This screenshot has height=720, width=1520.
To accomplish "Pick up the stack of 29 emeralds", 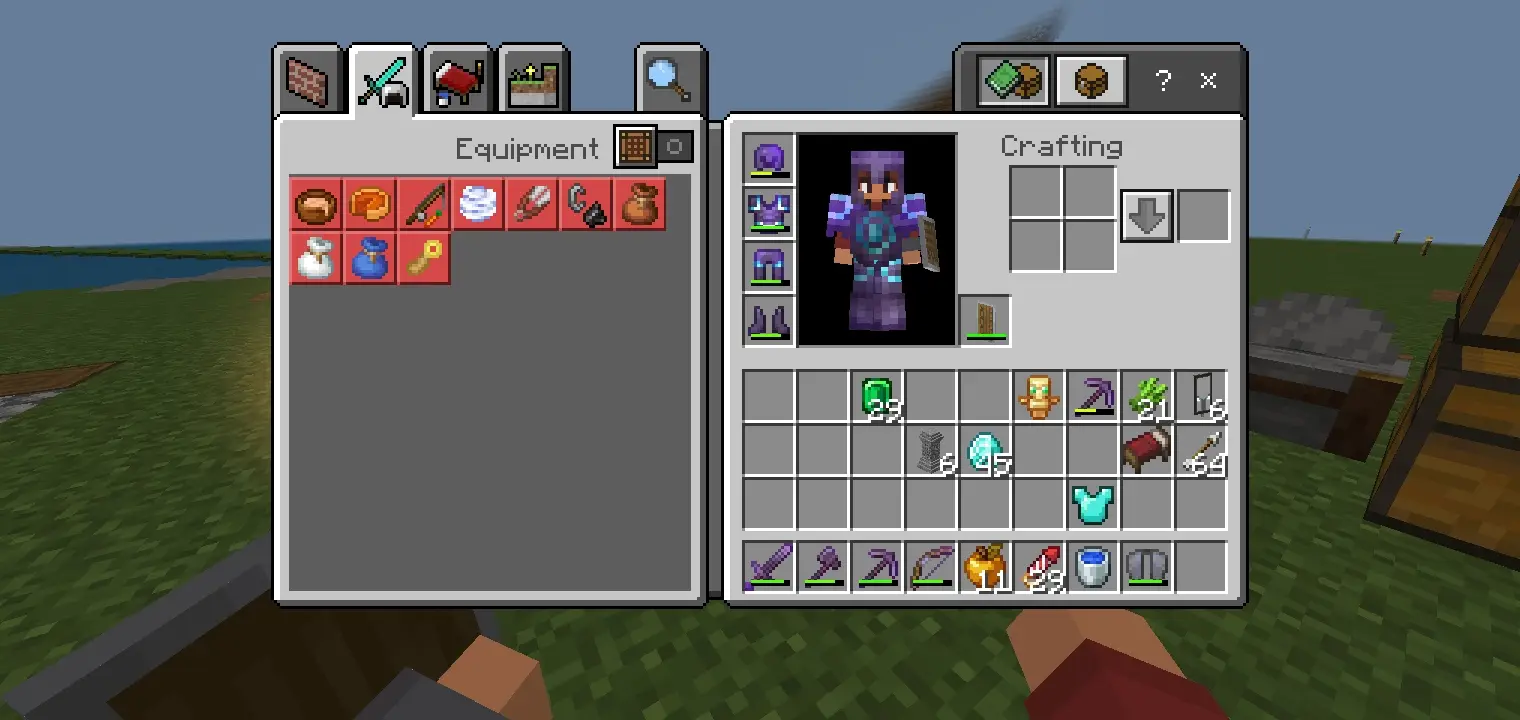I will 877,397.
